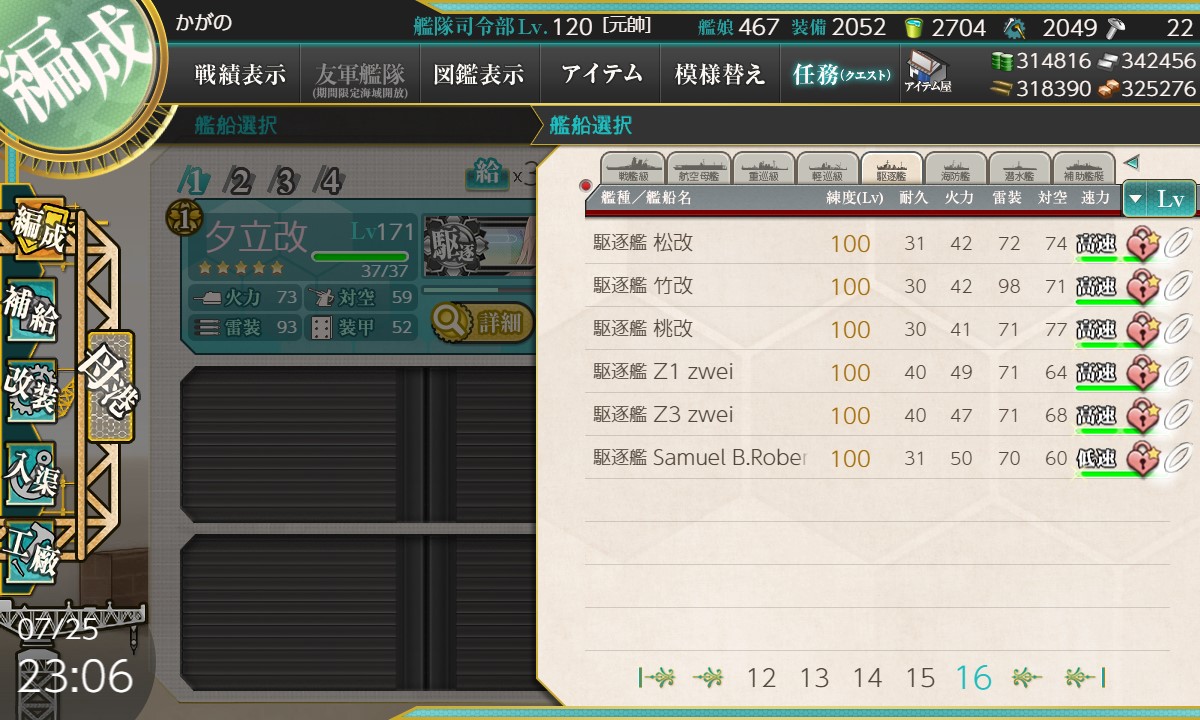The image size is (1200, 720).
Task: Select destroyer Samuel B.Roberts row
Action: (700, 458)
